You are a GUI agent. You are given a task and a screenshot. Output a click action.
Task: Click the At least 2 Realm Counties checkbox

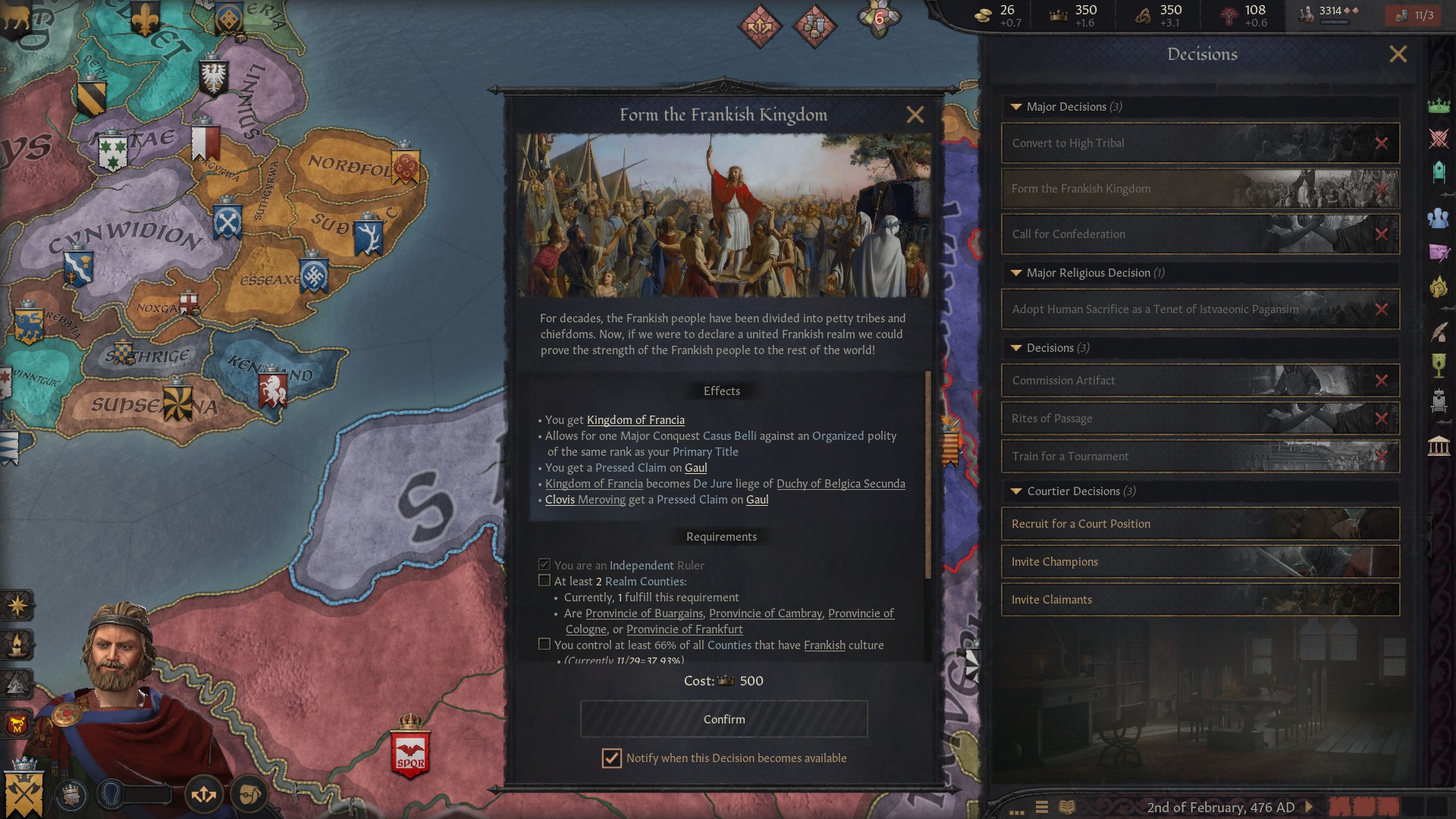click(544, 580)
